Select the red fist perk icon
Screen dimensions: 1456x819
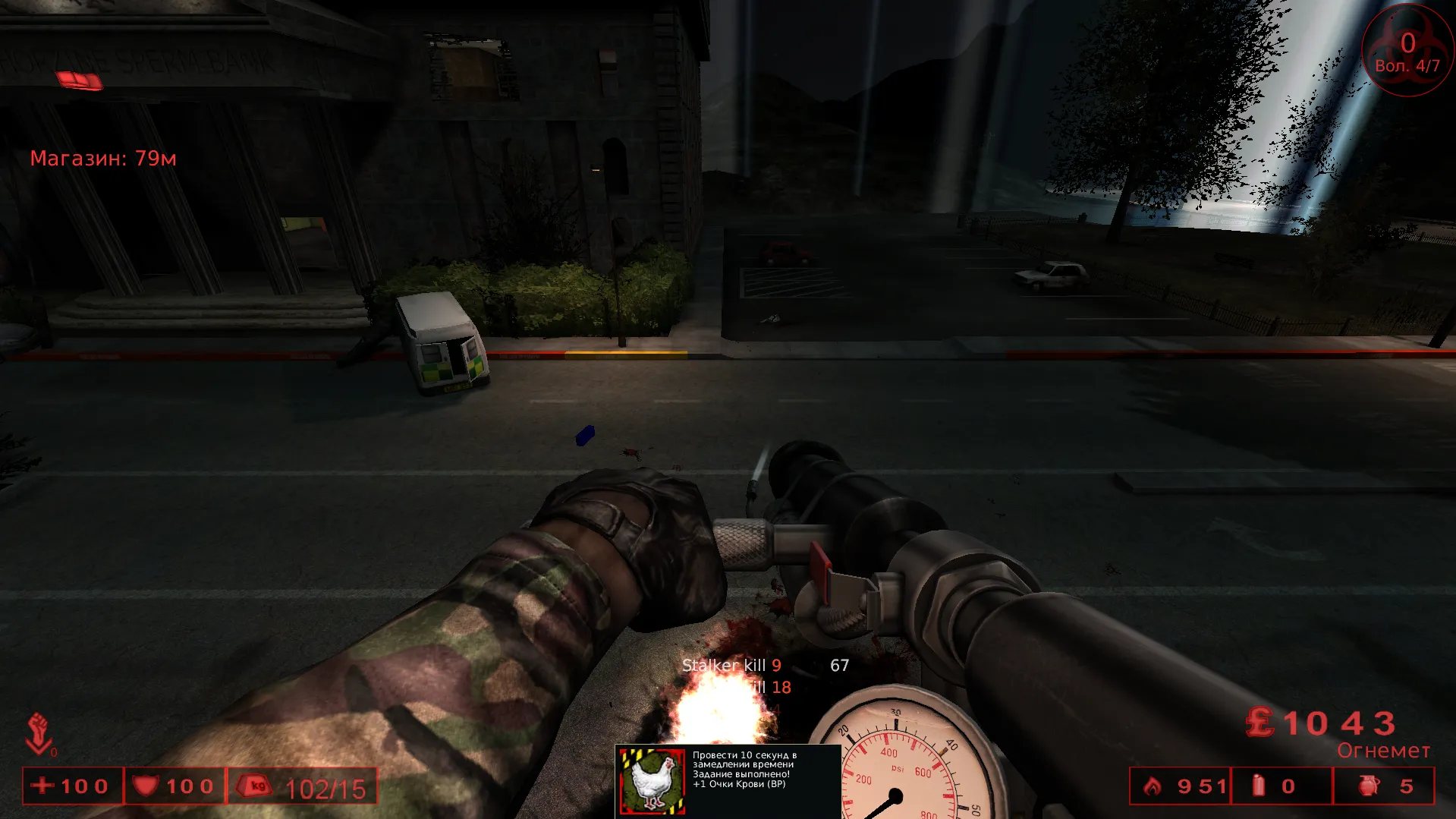[39, 733]
